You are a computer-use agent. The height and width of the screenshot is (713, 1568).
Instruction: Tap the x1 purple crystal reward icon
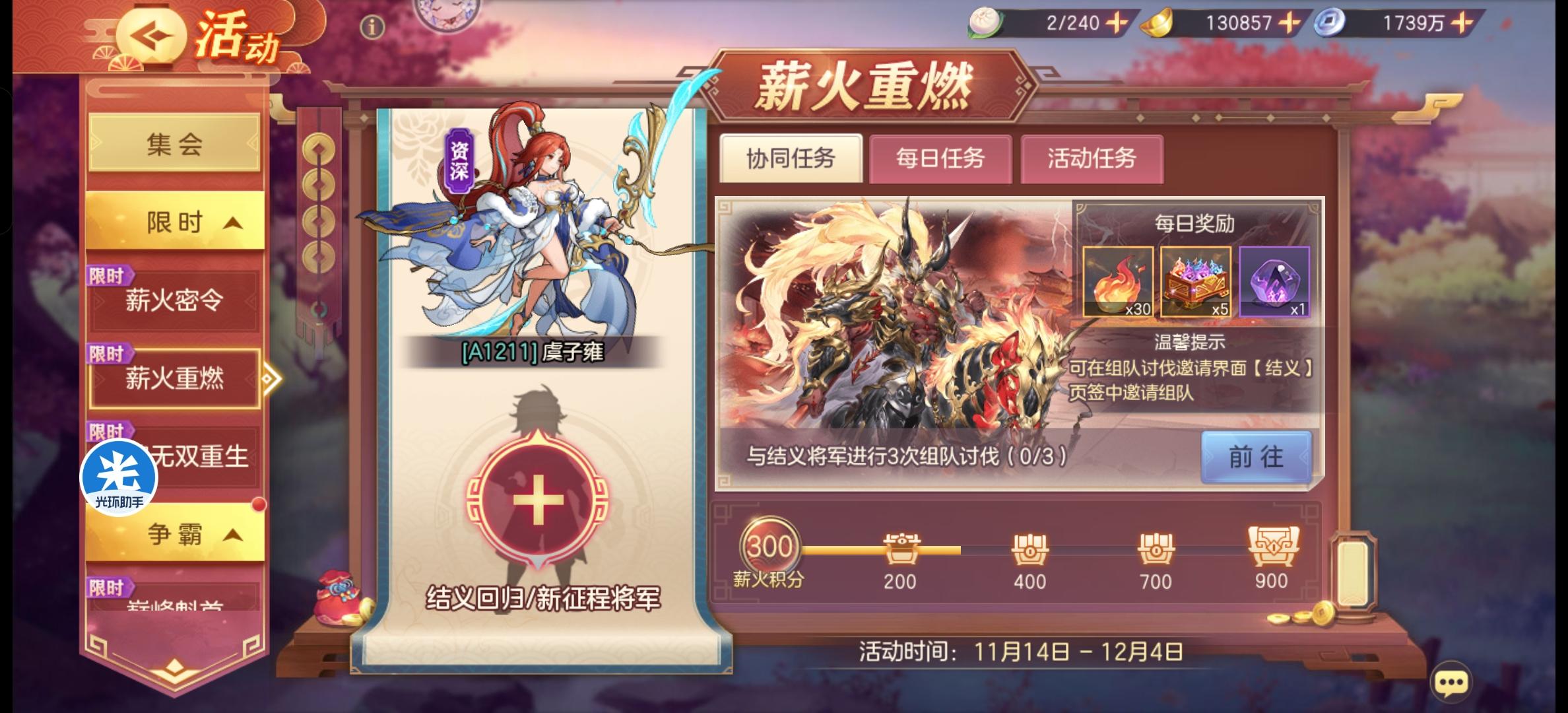(x=1274, y=283)
